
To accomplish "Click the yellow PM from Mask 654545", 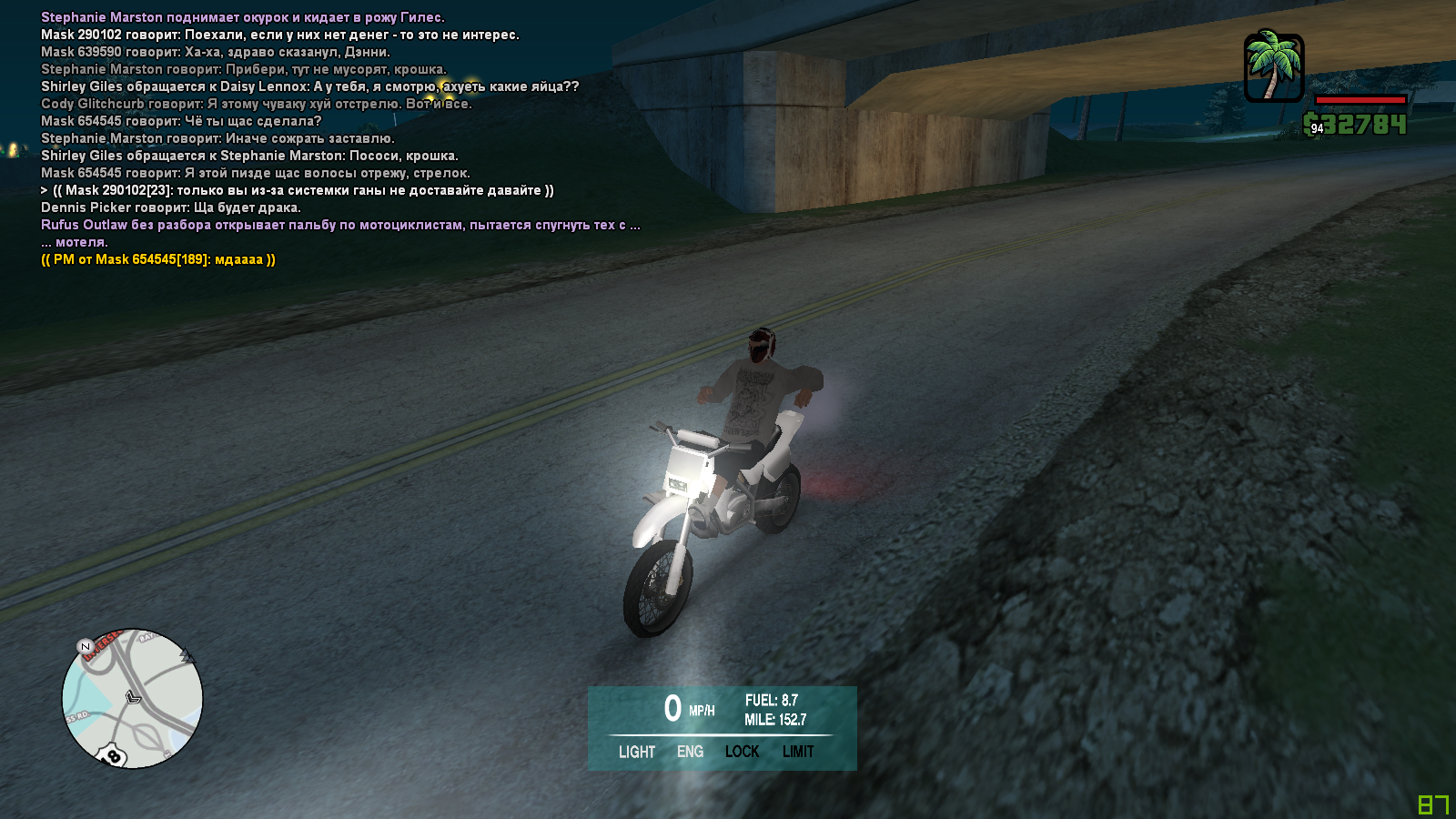I will click(x=158, y=259).
